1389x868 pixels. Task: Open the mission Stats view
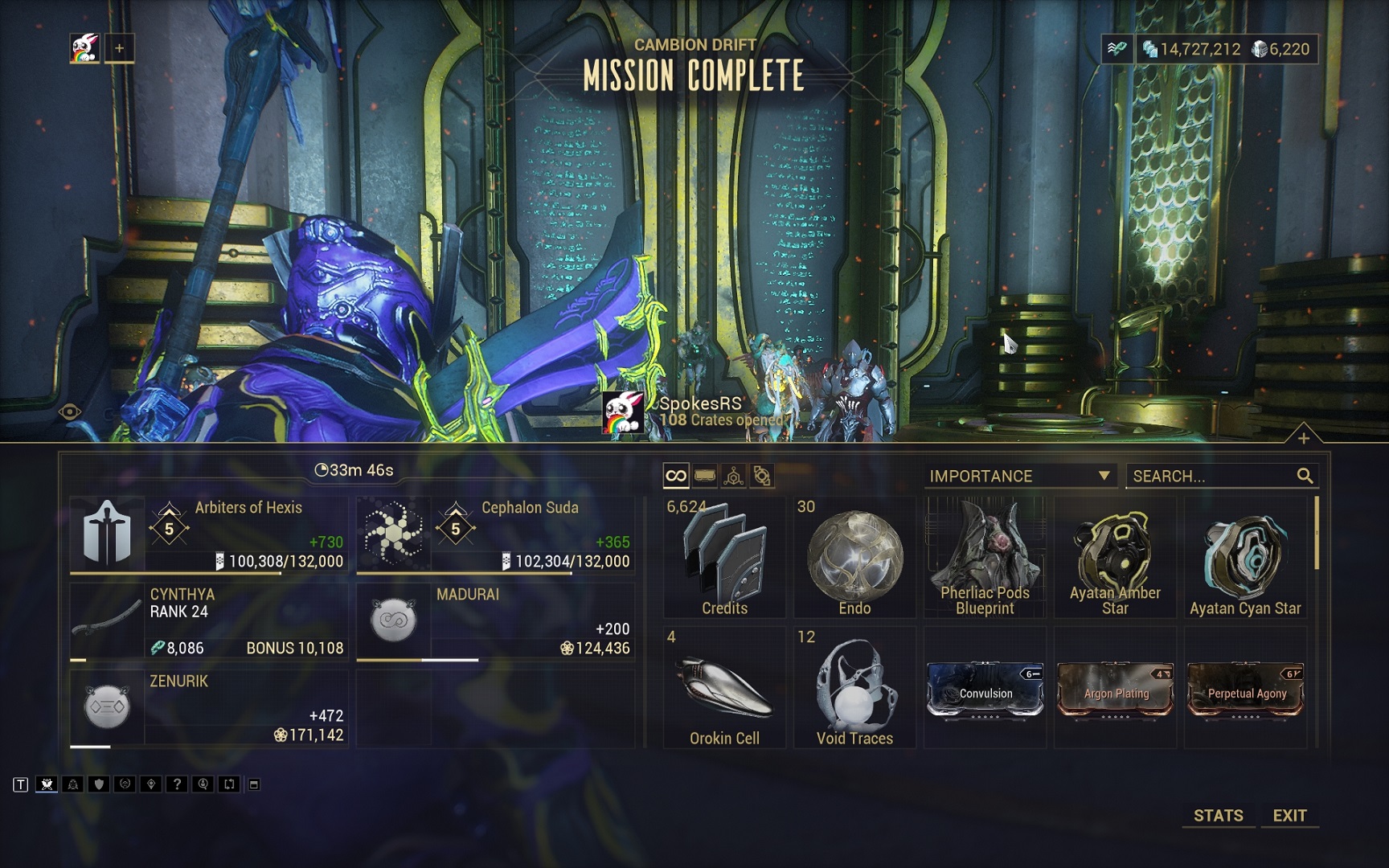click(1218, 815)
